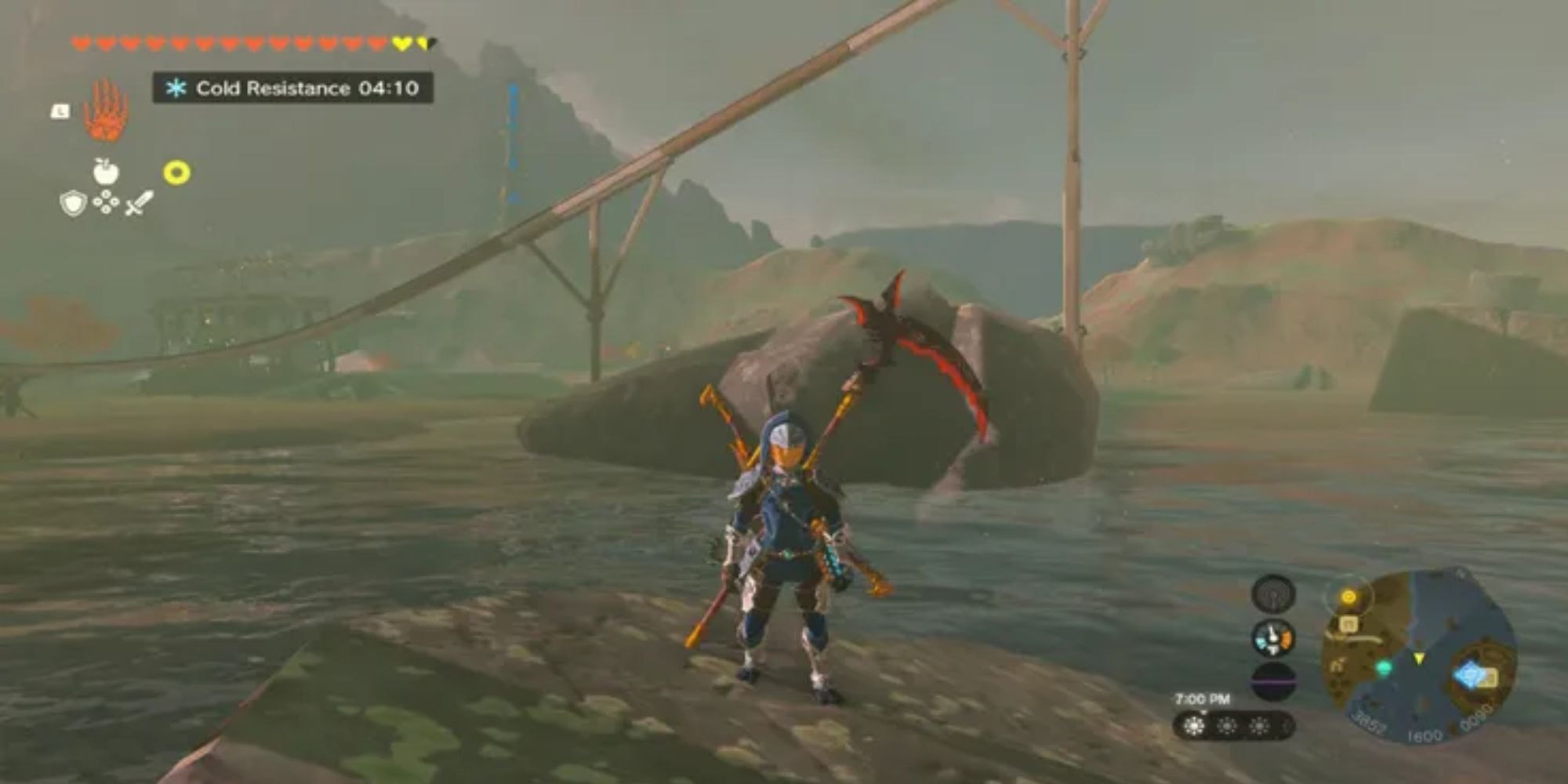Toggle the second sun weather forecast icon
This screenshot has width=1568, height=784.
tap(1228, 725)
